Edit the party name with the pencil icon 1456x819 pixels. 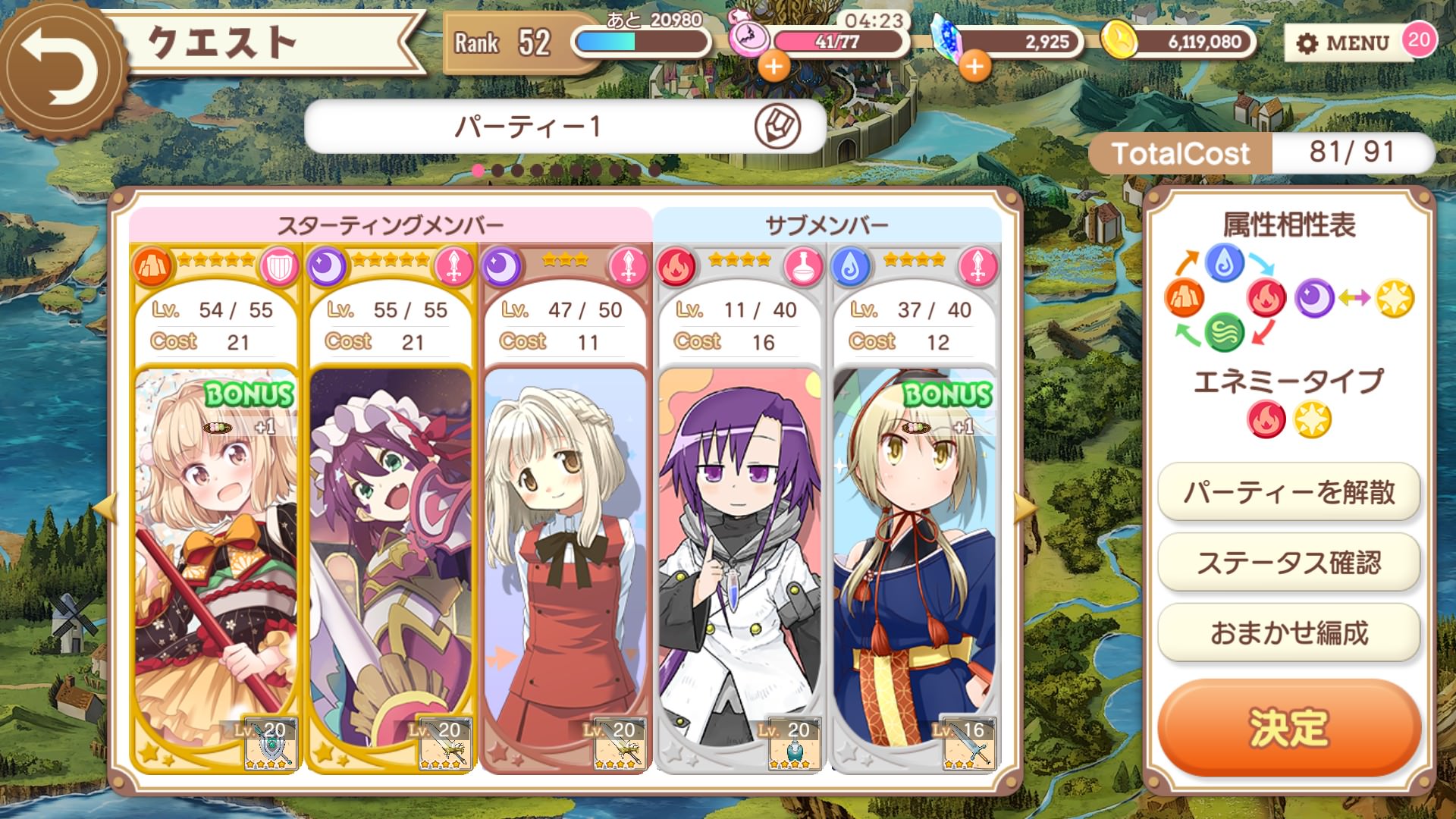point(777,126)
